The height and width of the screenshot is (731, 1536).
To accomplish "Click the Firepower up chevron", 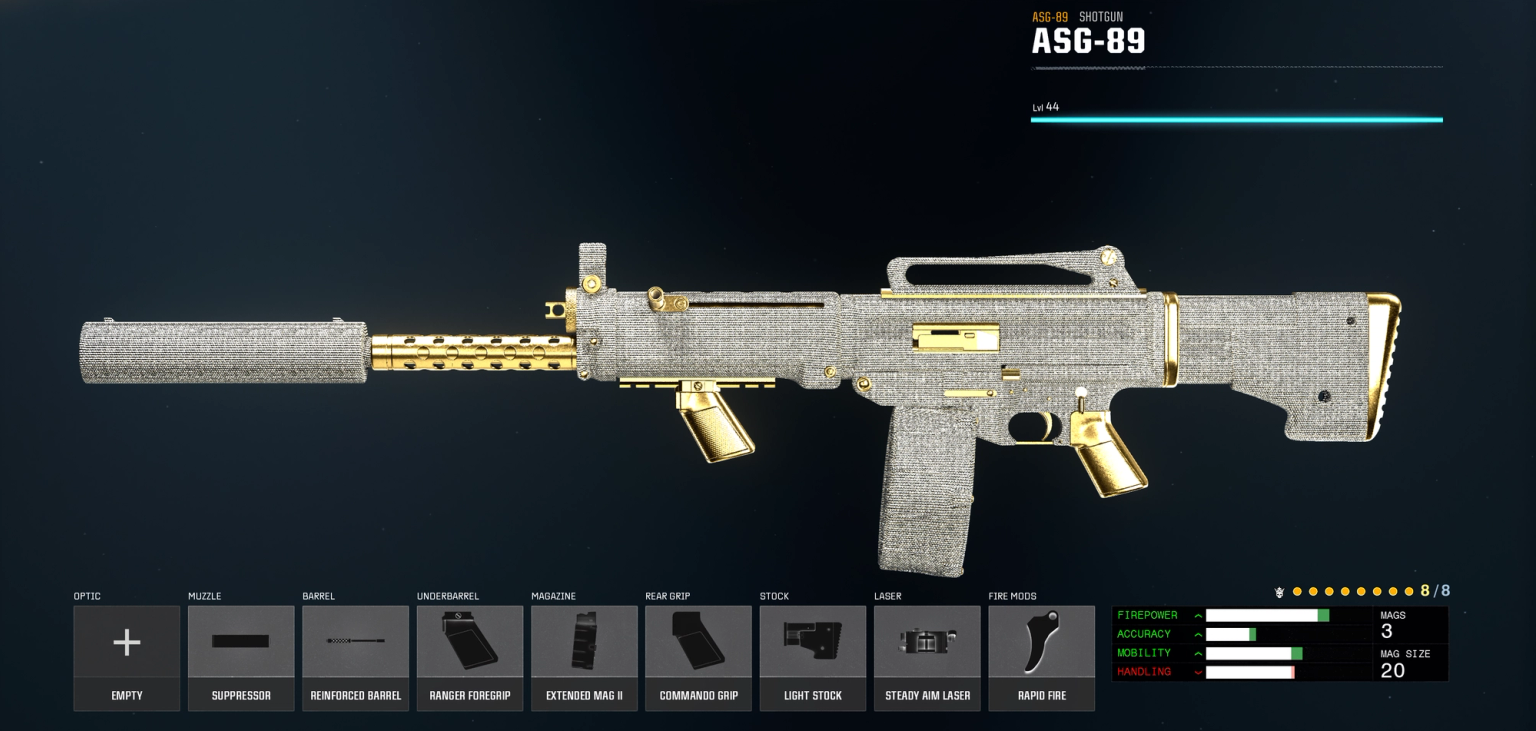I will click(x=1197, y=614).
